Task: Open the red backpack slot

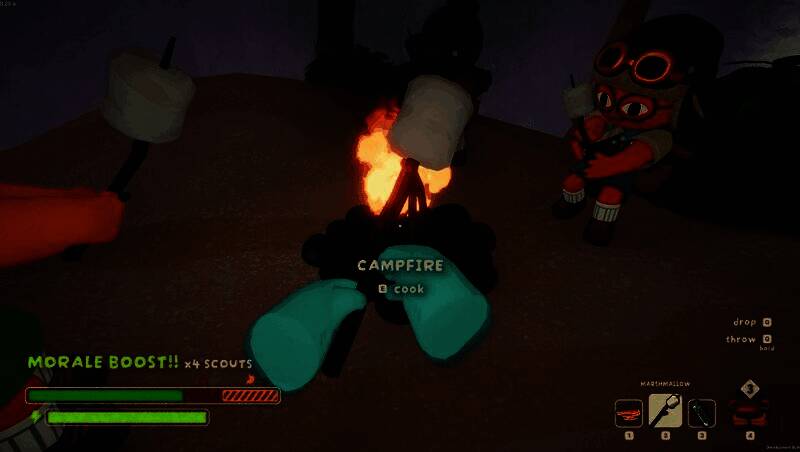Action: (x=749, y=411)
